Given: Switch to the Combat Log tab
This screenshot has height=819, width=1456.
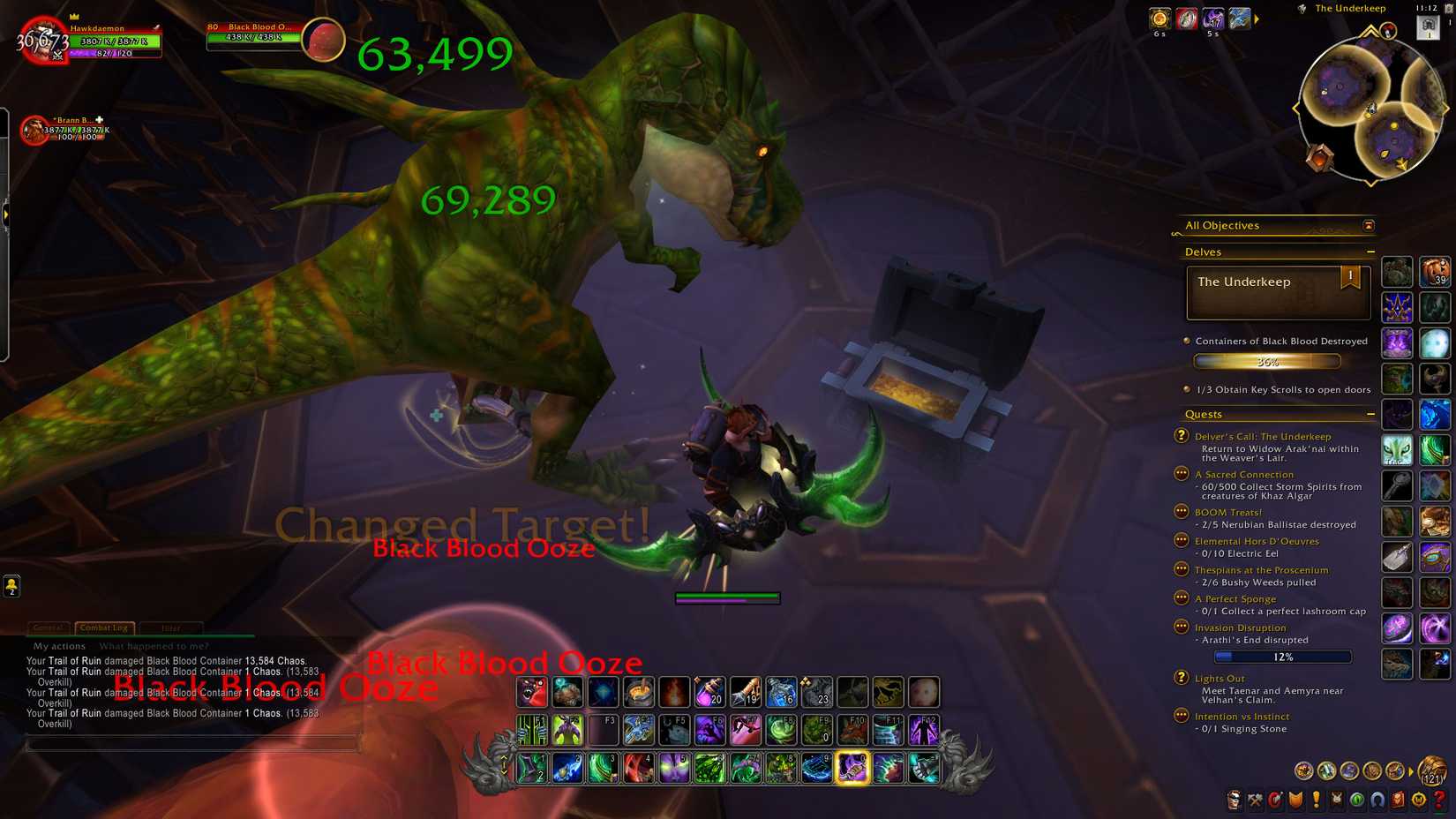Looking at the screenshot, I should coord(103,628).
